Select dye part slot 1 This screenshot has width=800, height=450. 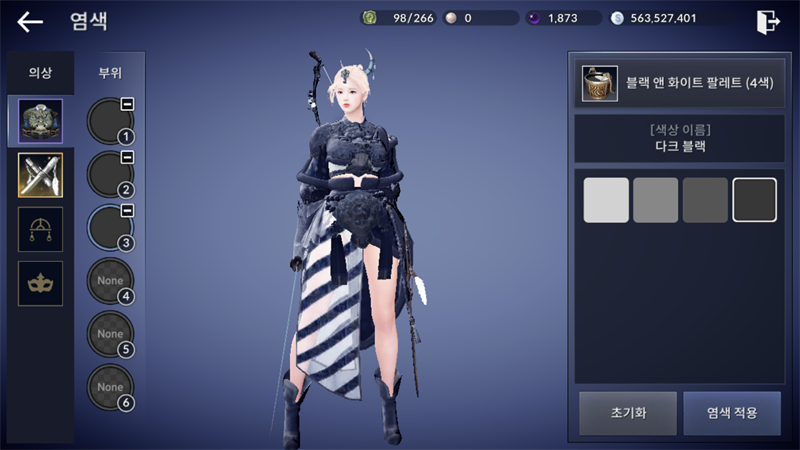110,121
